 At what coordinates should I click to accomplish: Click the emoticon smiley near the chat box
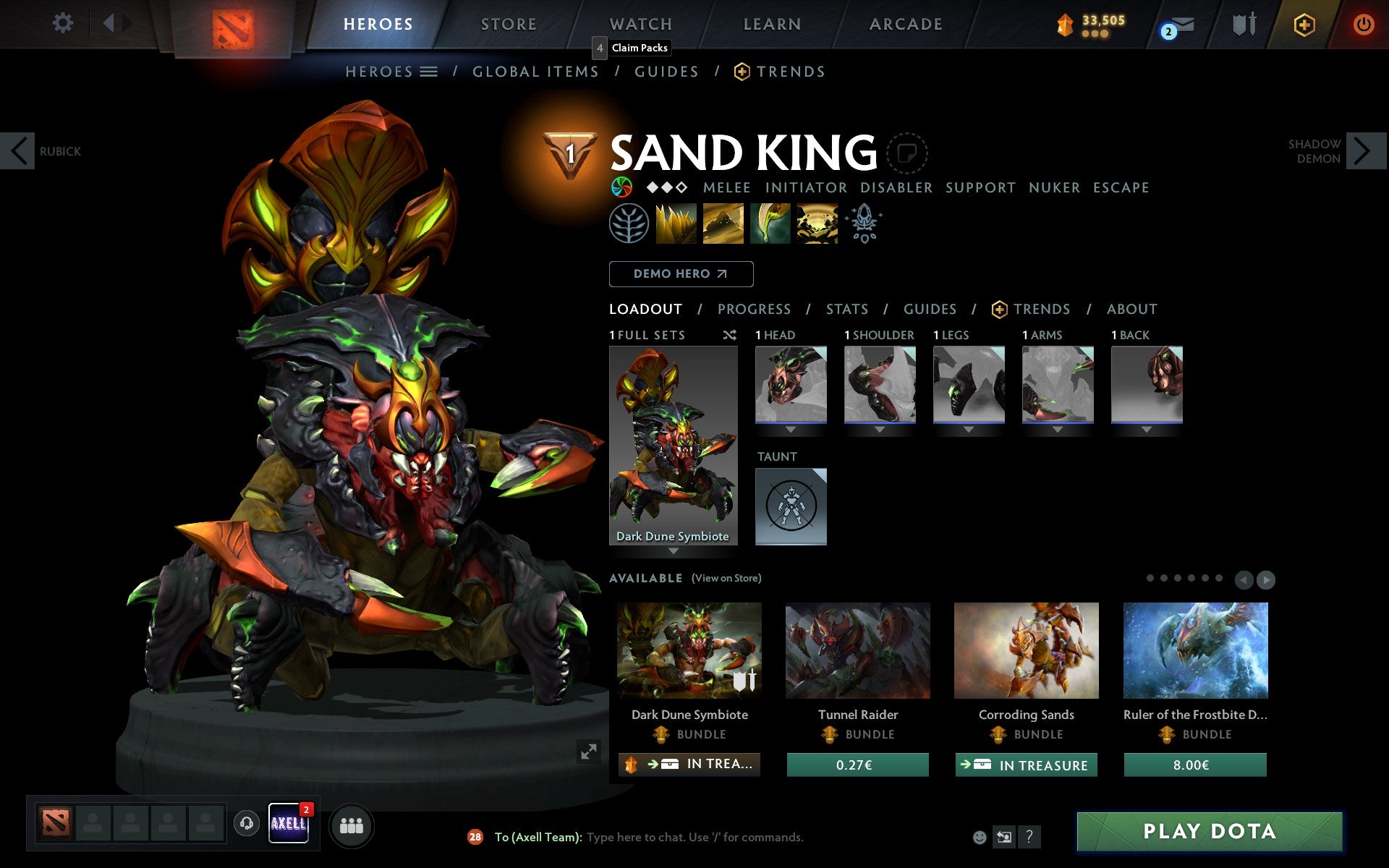(x=981, y=837)
